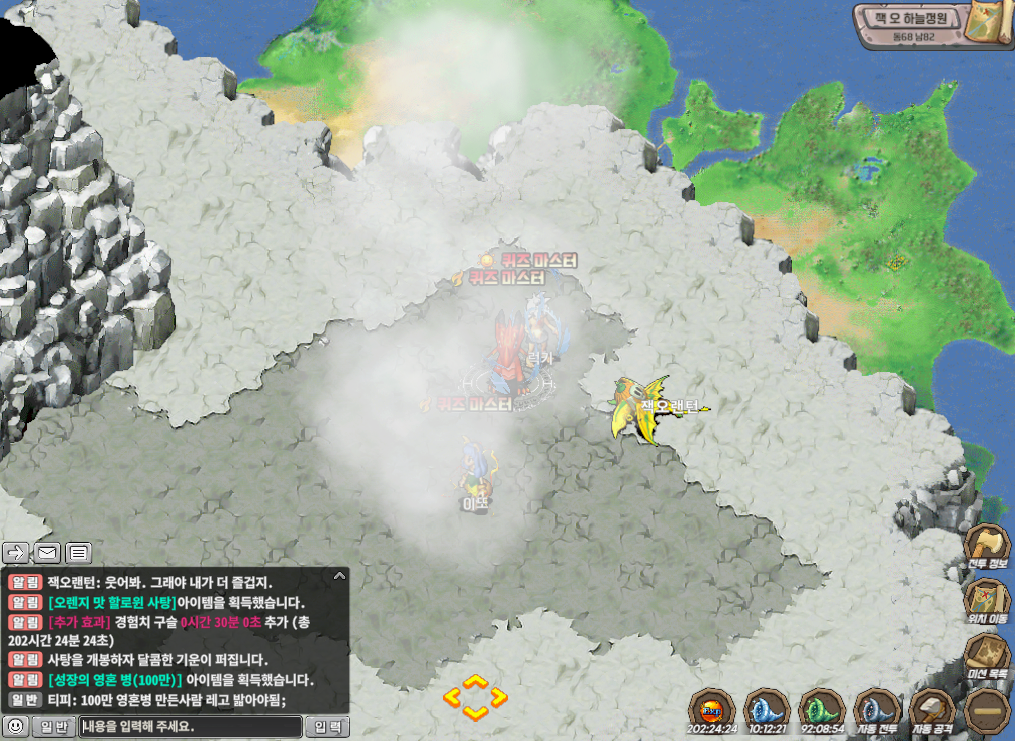Open the mailbox envelope button
Screen dimensions: 1015x741
47,551
